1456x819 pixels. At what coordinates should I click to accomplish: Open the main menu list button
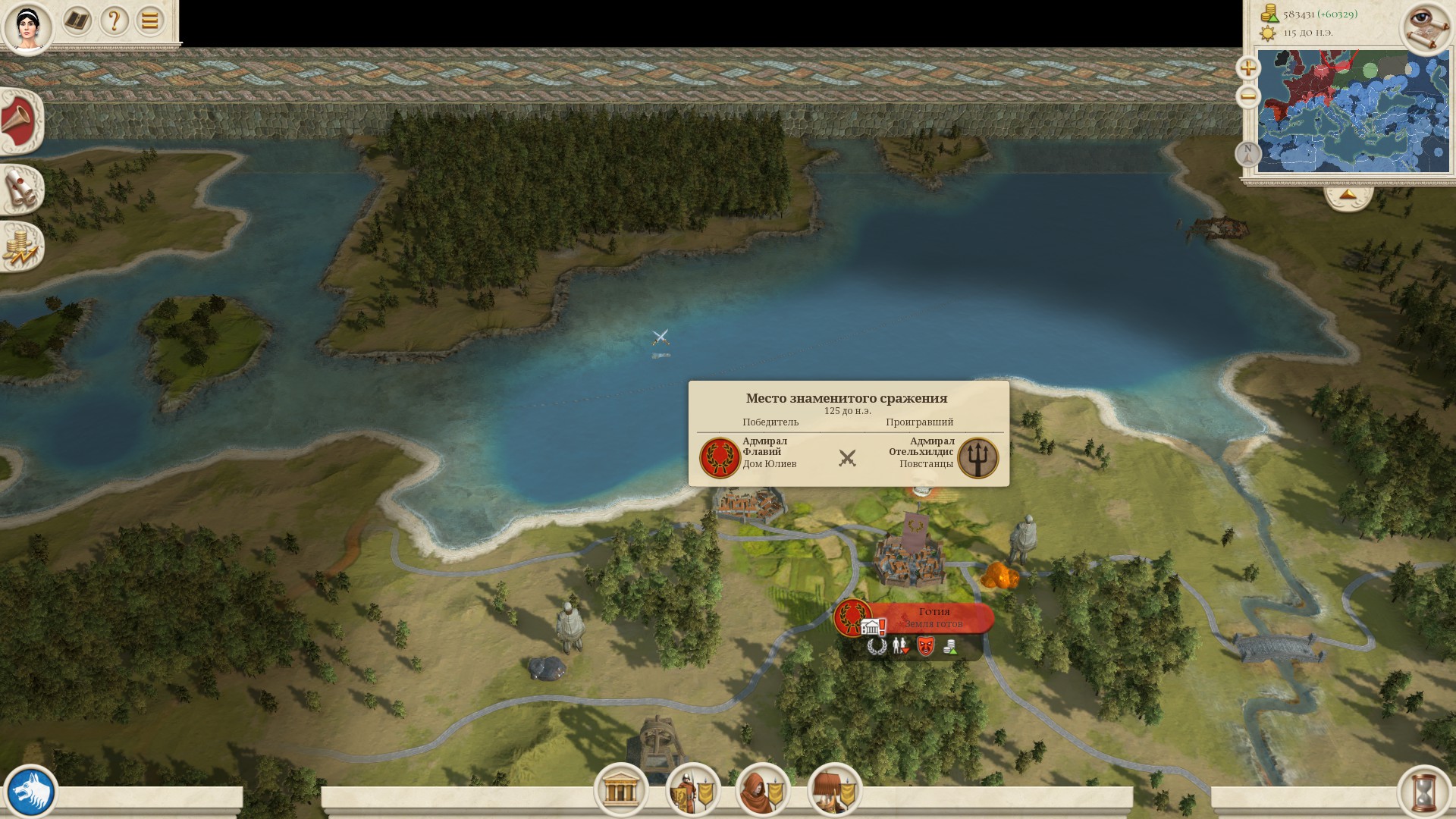pyautogui.click(x=149, y=20)
